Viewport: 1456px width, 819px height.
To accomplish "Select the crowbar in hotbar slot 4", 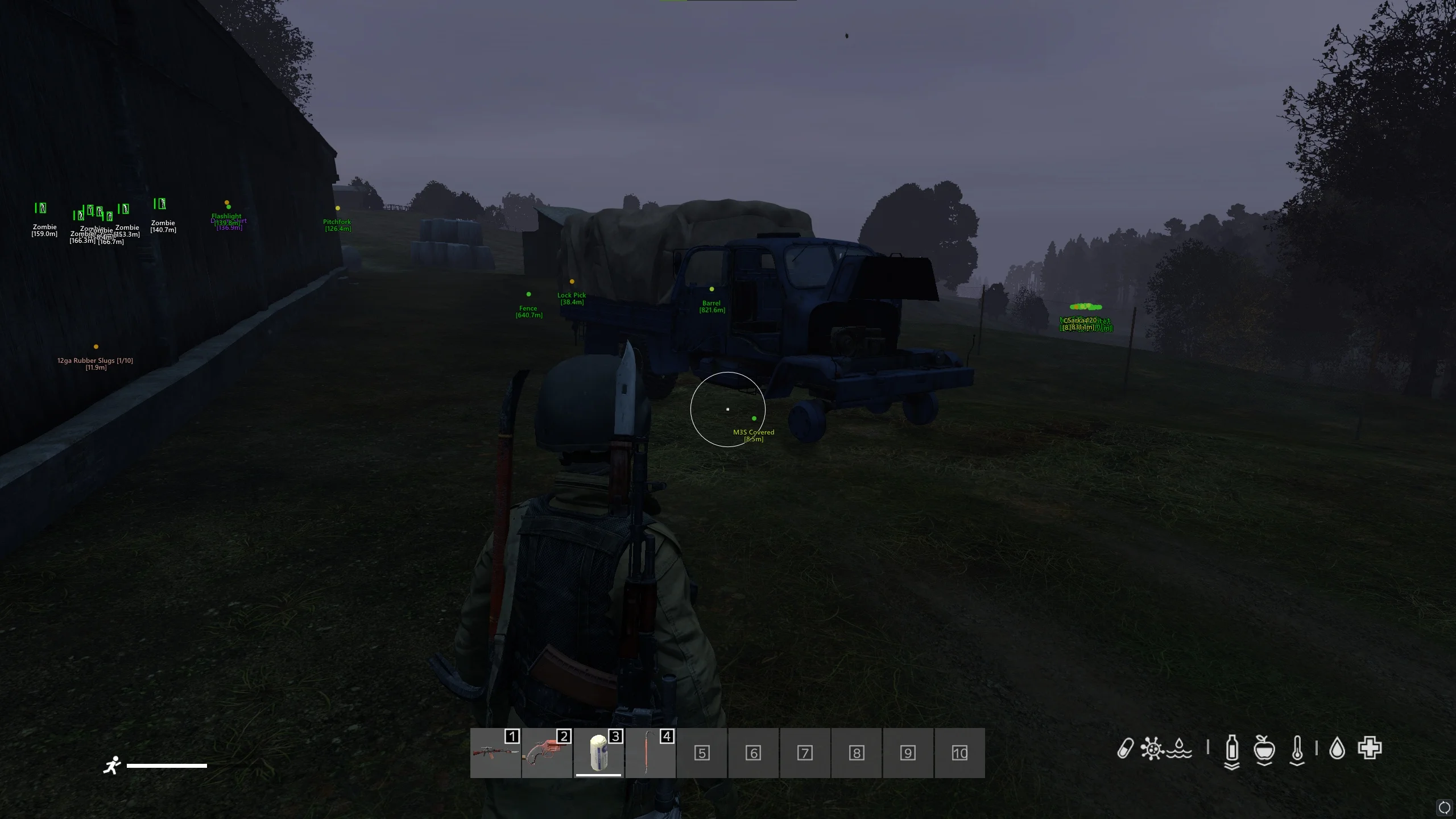I will tap(650, 753).
